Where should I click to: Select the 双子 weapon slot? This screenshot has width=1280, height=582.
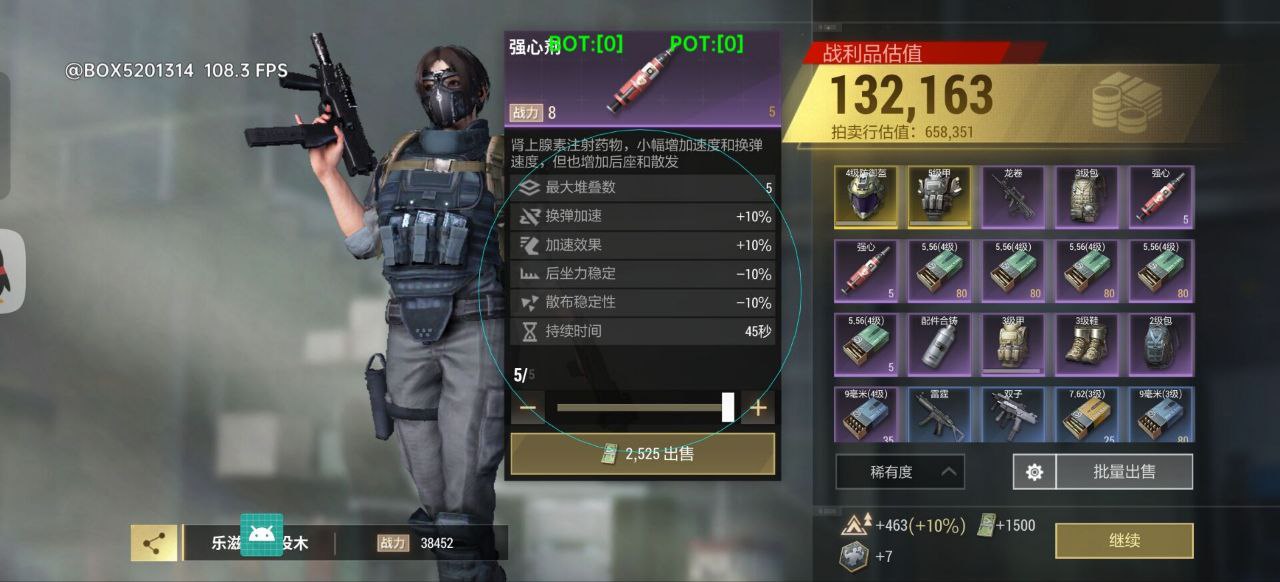tap(1014, 415)
